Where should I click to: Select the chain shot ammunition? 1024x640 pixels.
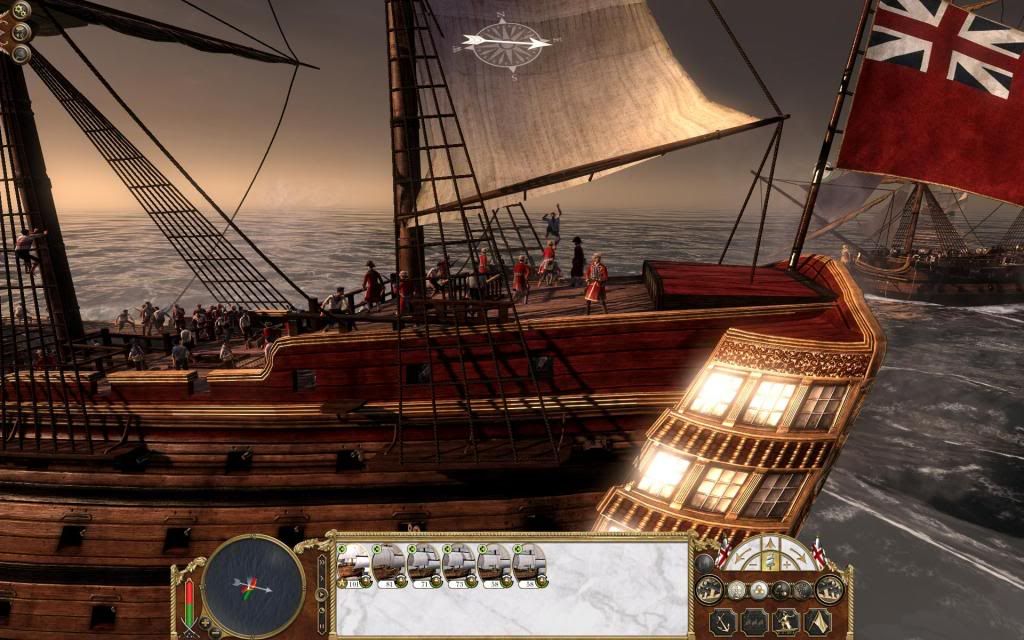(x=781, y=590)
